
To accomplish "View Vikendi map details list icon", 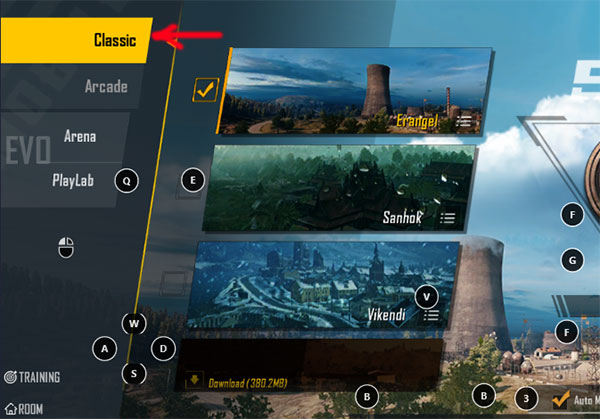I will [x=432, y=314].
